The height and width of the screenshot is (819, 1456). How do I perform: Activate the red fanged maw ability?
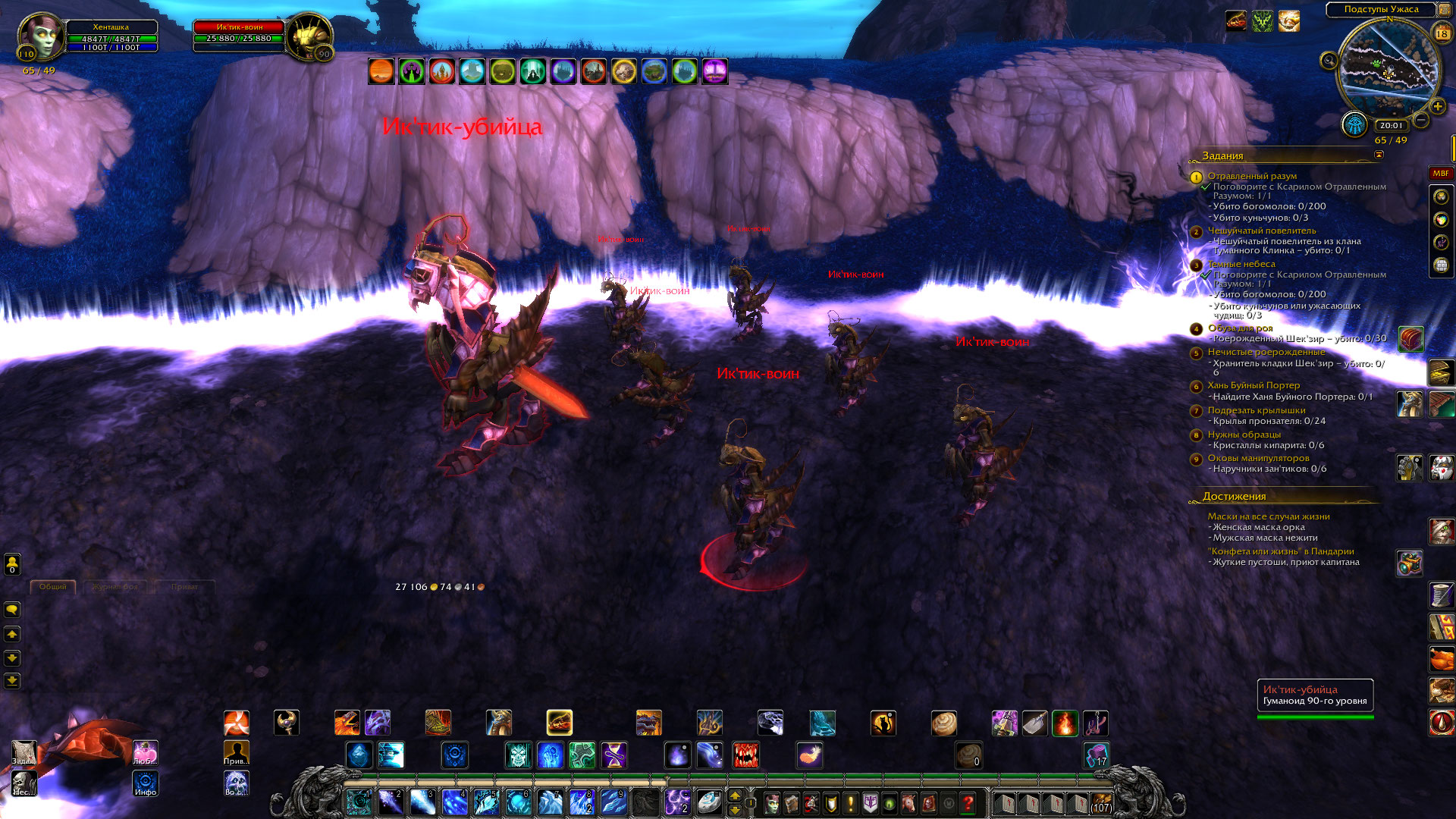tap(745, 755)
